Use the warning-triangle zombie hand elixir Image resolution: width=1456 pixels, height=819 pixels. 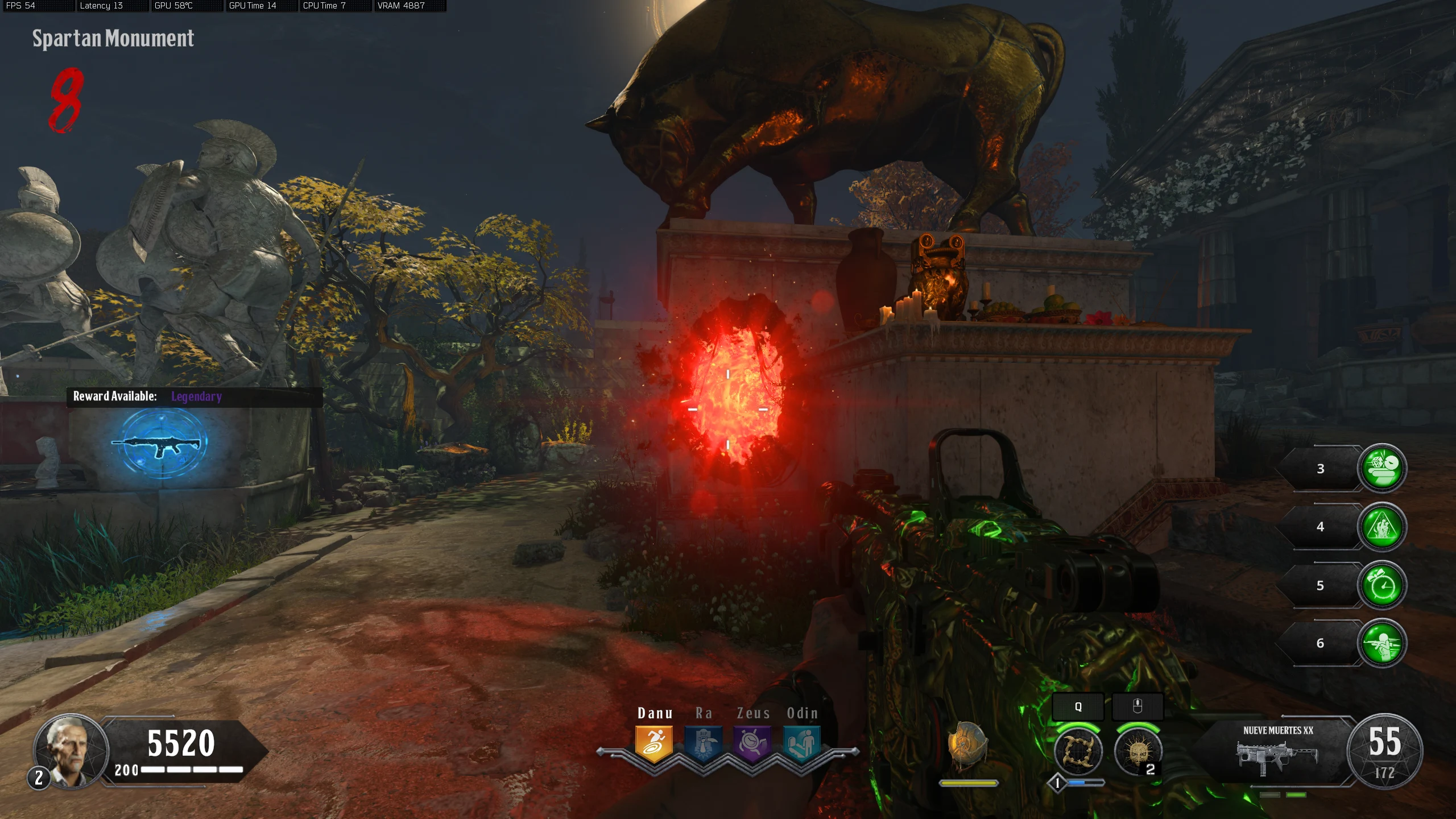click(x=1382, y=527)
